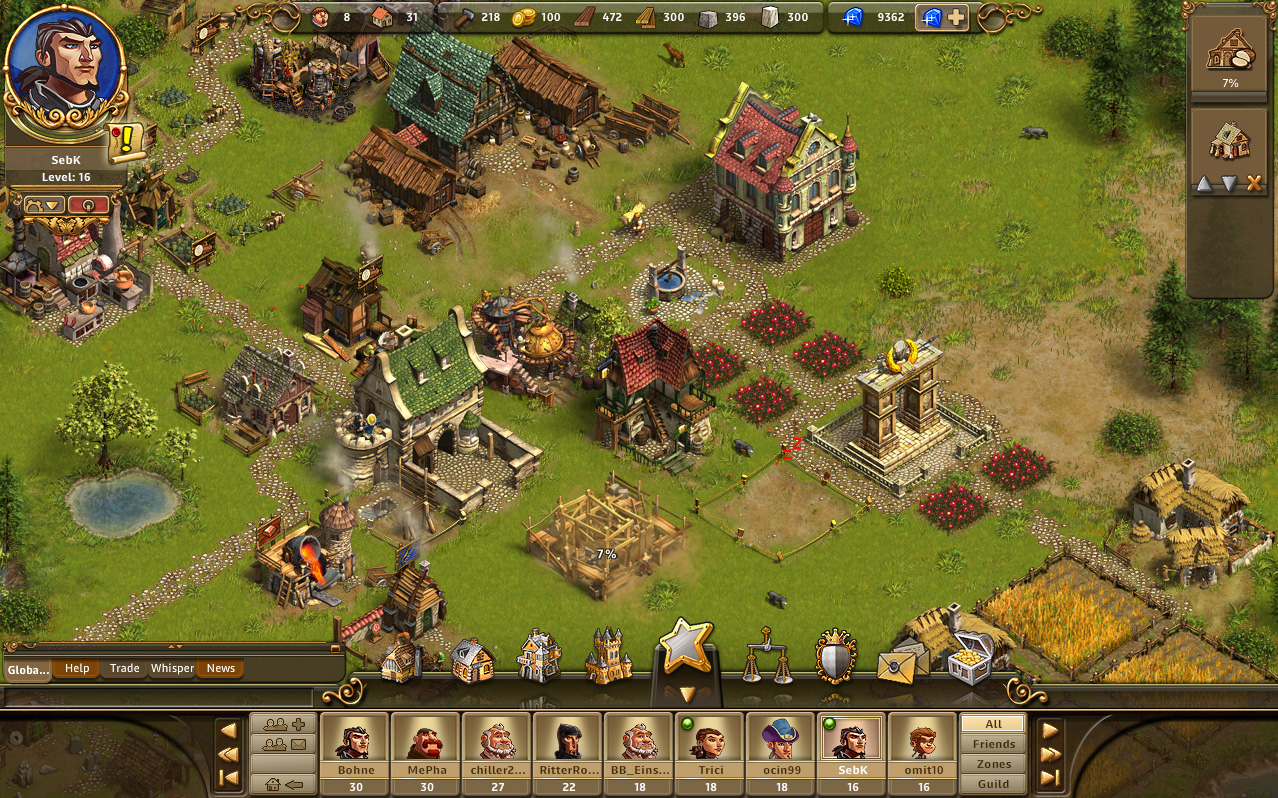
Task: Buy more gems with the plus button
Action: point(956,18)
